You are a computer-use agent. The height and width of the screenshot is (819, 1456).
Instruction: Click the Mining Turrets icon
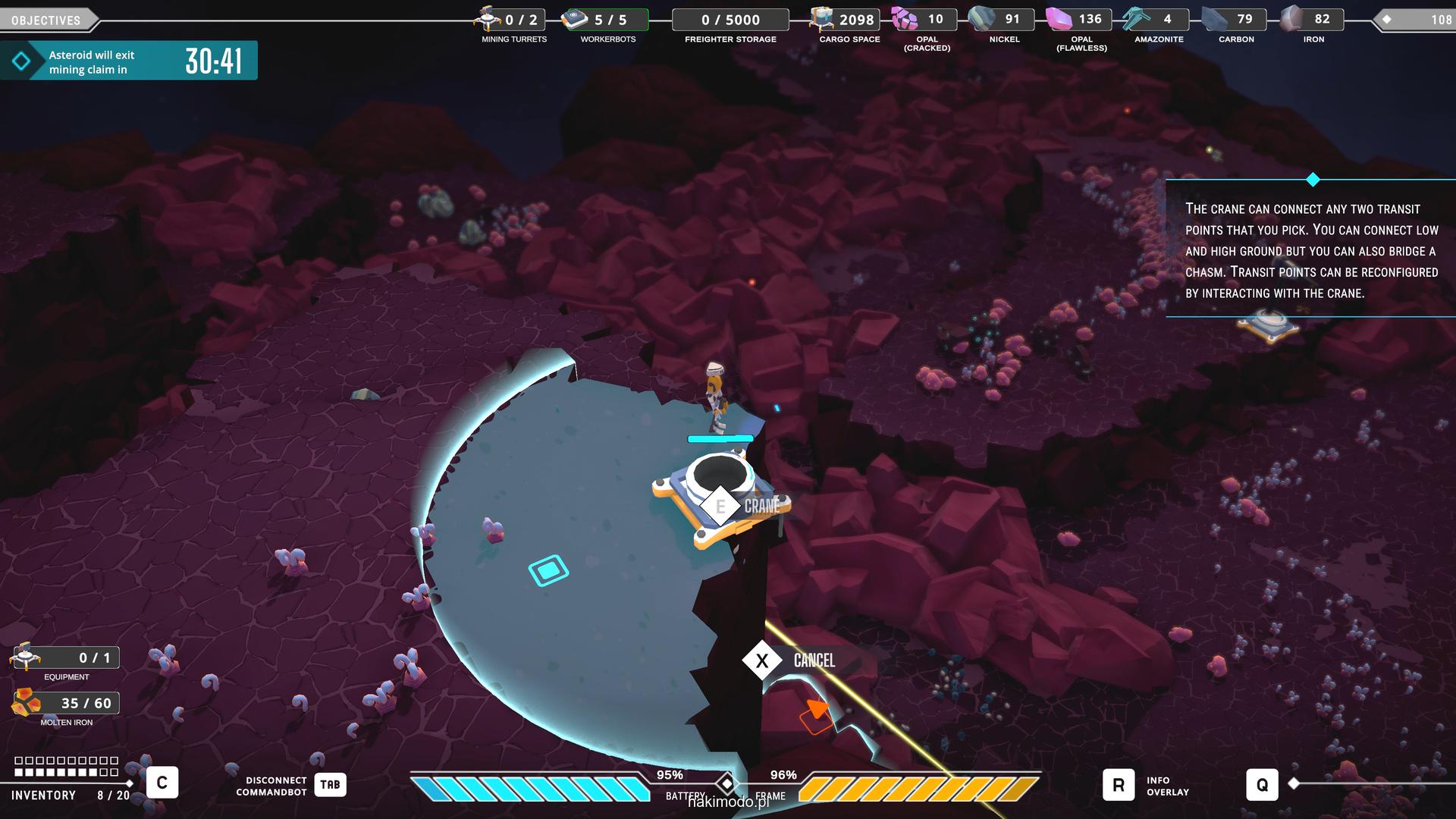tap(487, 19)
